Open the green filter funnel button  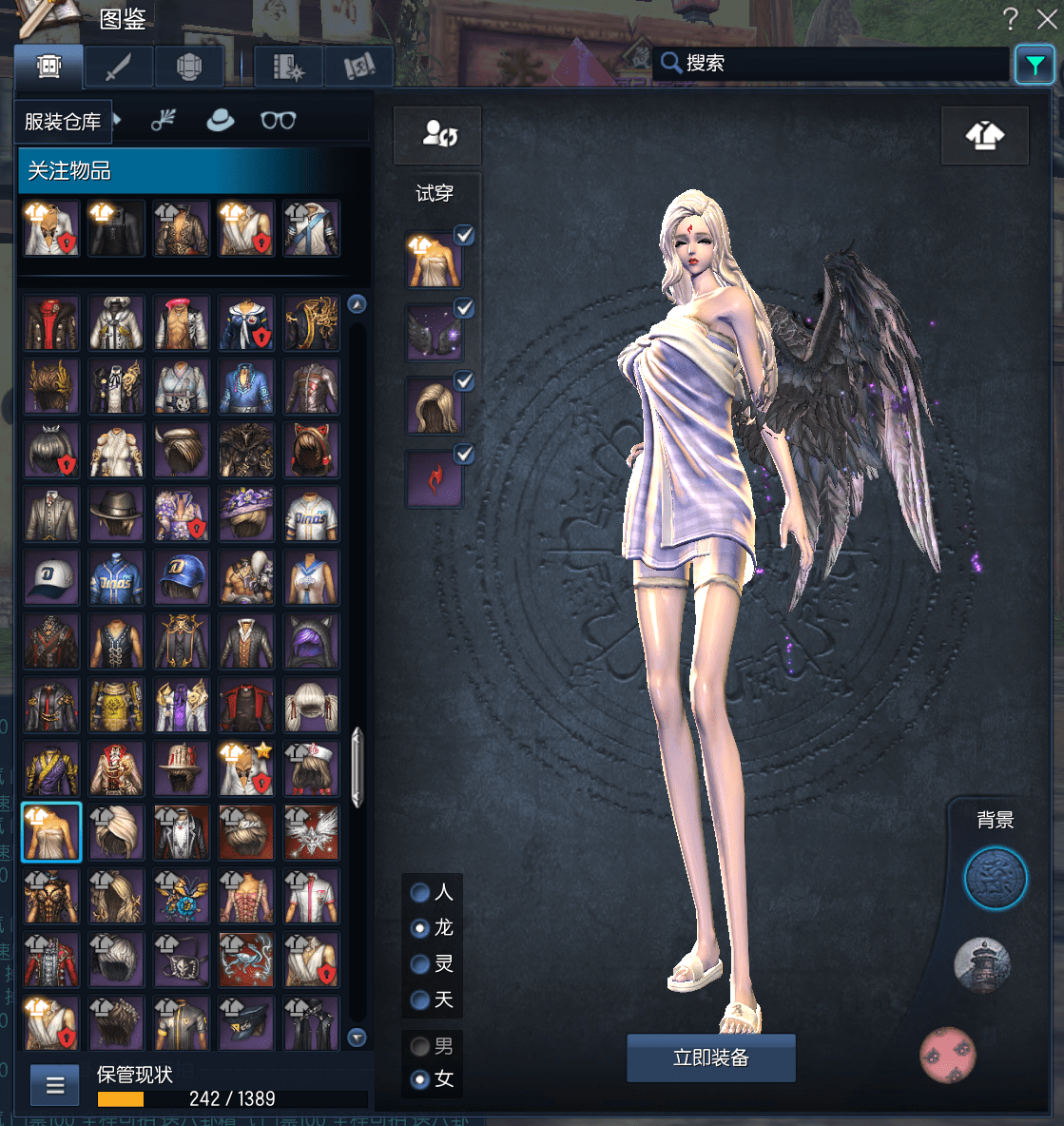click(1035, 65)
